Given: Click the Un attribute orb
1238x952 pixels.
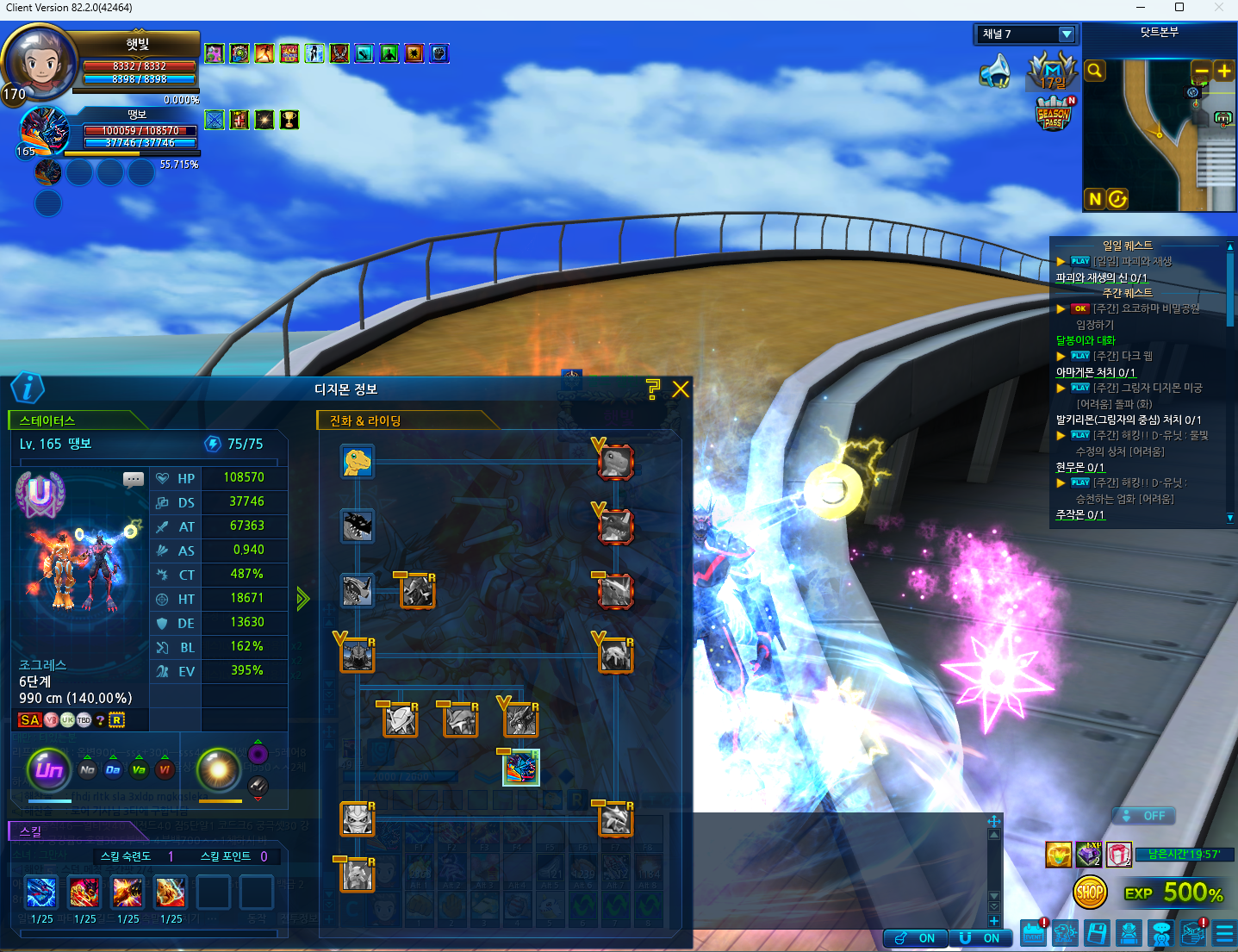Looking at the screenshot, I should pyautogui.click(x=49, y=769).
